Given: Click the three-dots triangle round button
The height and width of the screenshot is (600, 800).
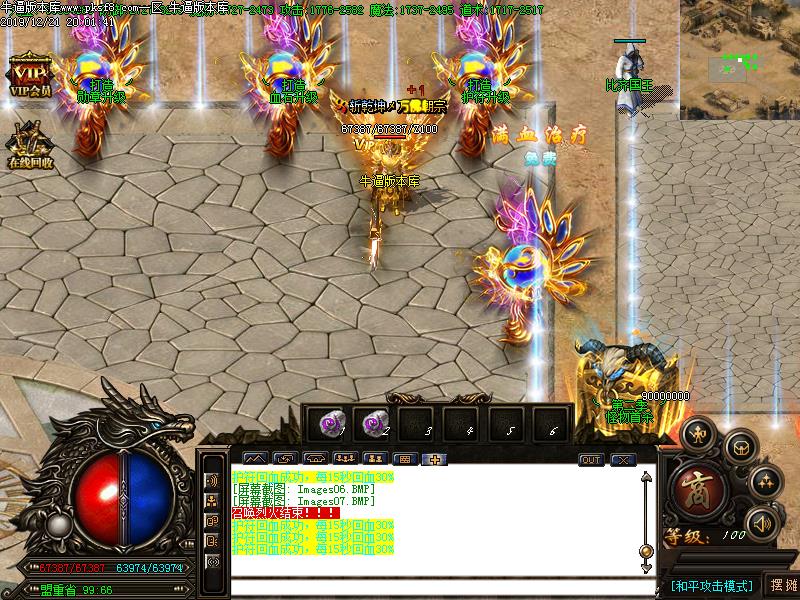Looking at the screenshot, I should 765,481.
